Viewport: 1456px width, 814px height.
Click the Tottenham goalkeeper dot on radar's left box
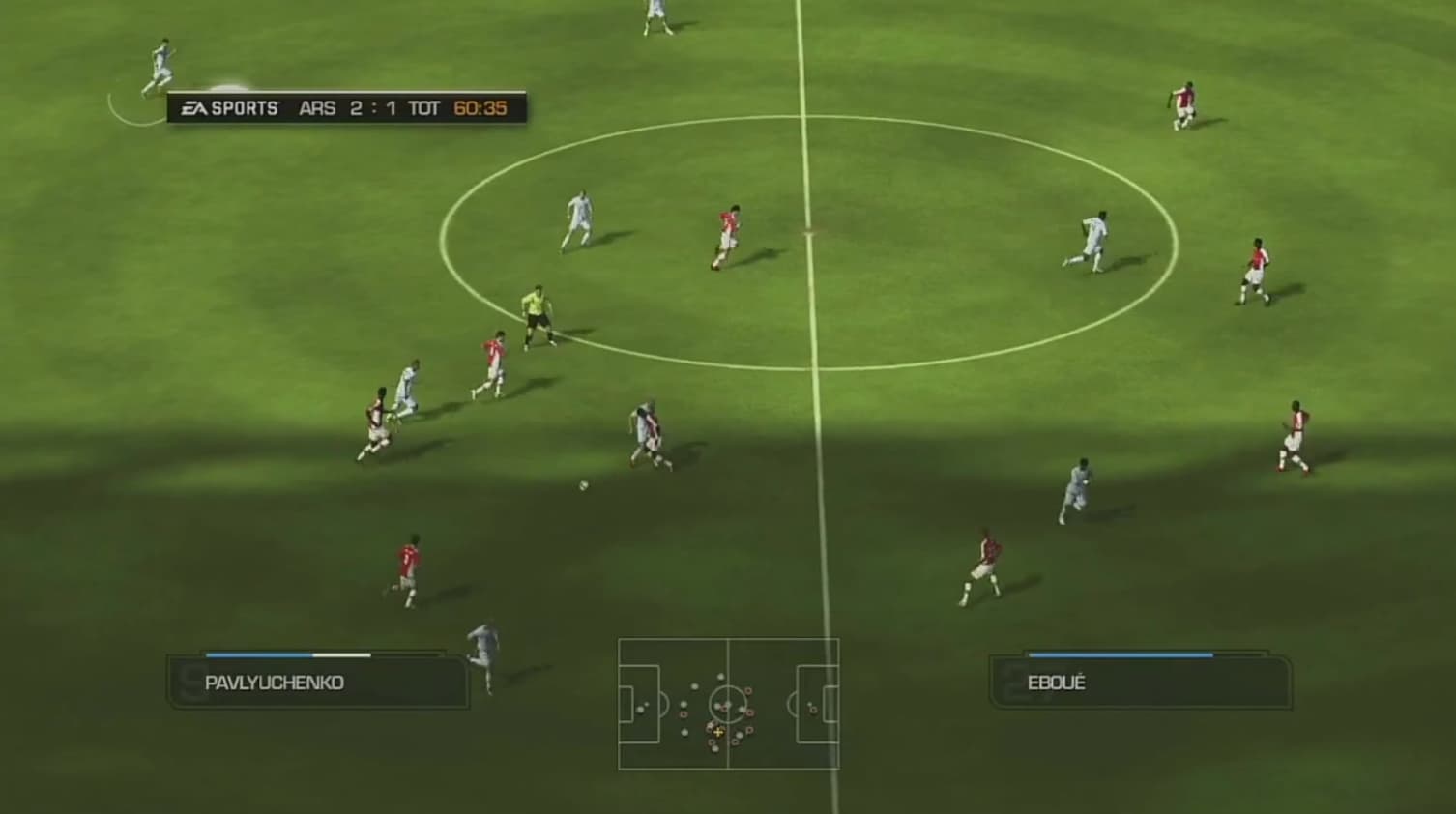(641, 709)
